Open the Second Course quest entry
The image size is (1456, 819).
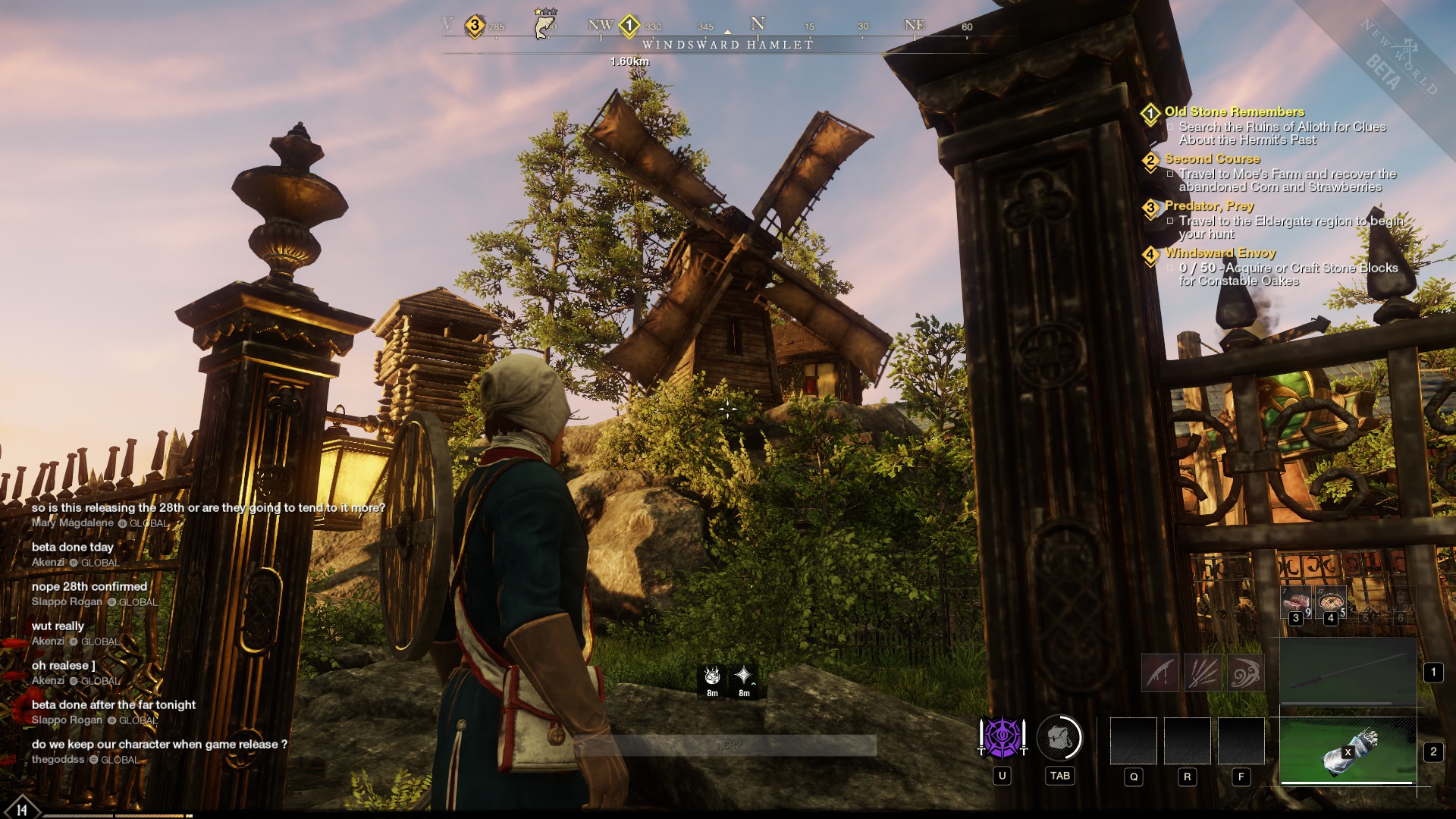(1212, 158)
